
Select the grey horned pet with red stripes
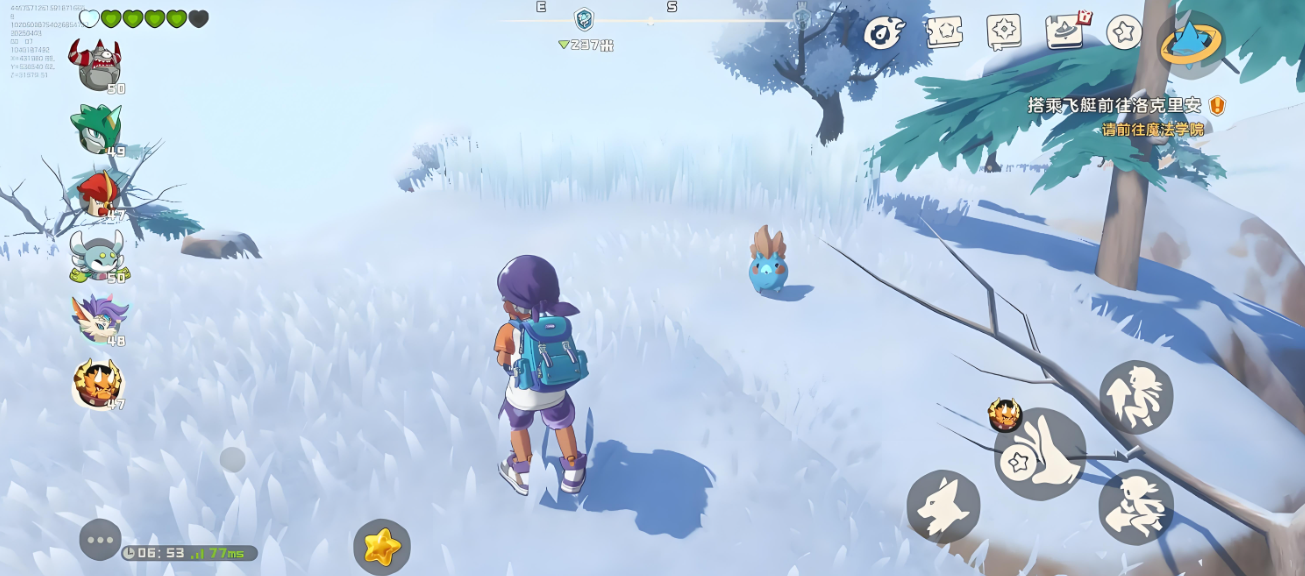95,64
